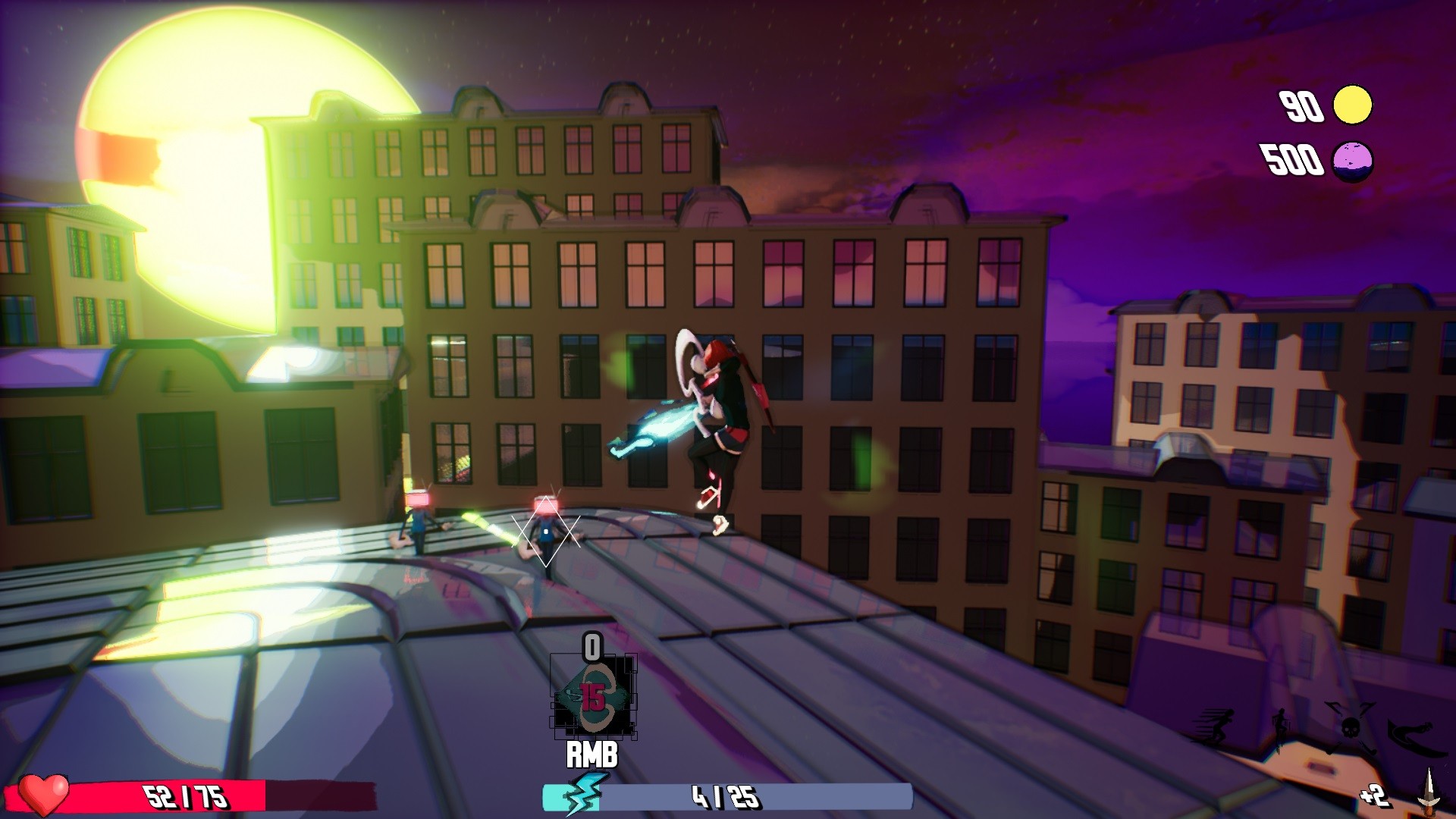Click the purple orb currency icon

pos(1353,161)
